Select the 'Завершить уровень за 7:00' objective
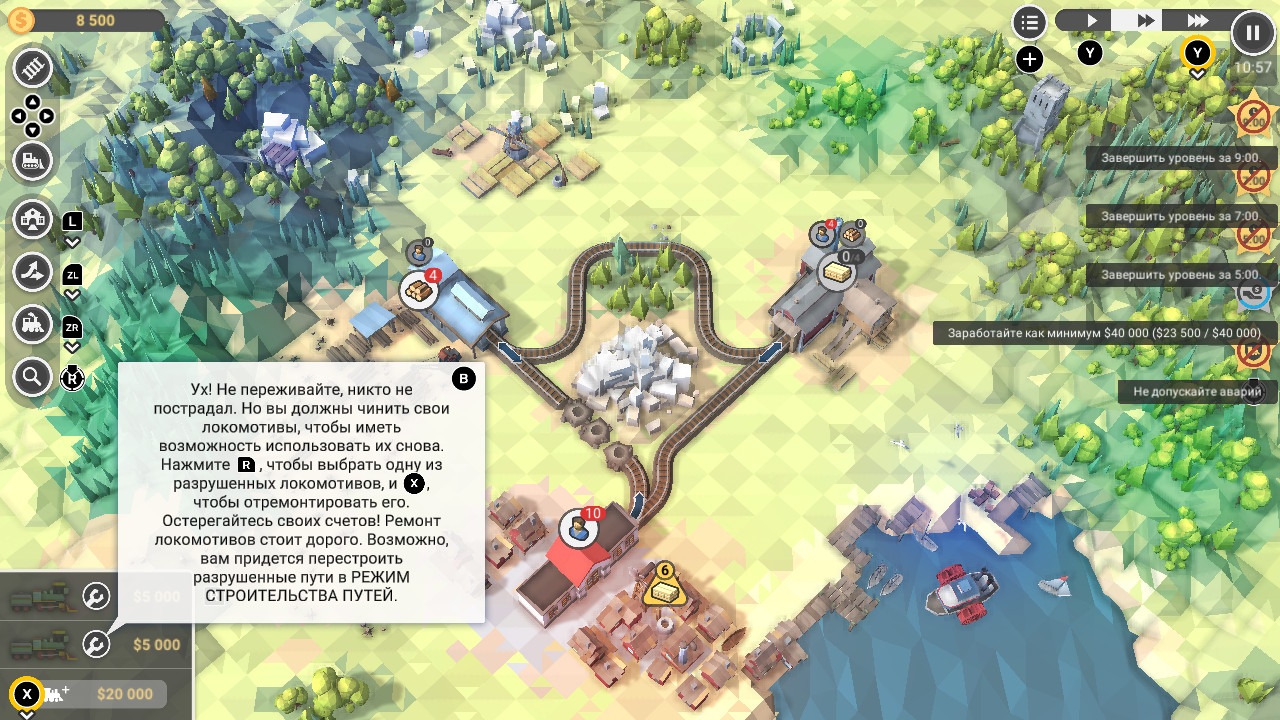Image resolution: width=1280 pixels, height=720 pixels. point(1180,216)
